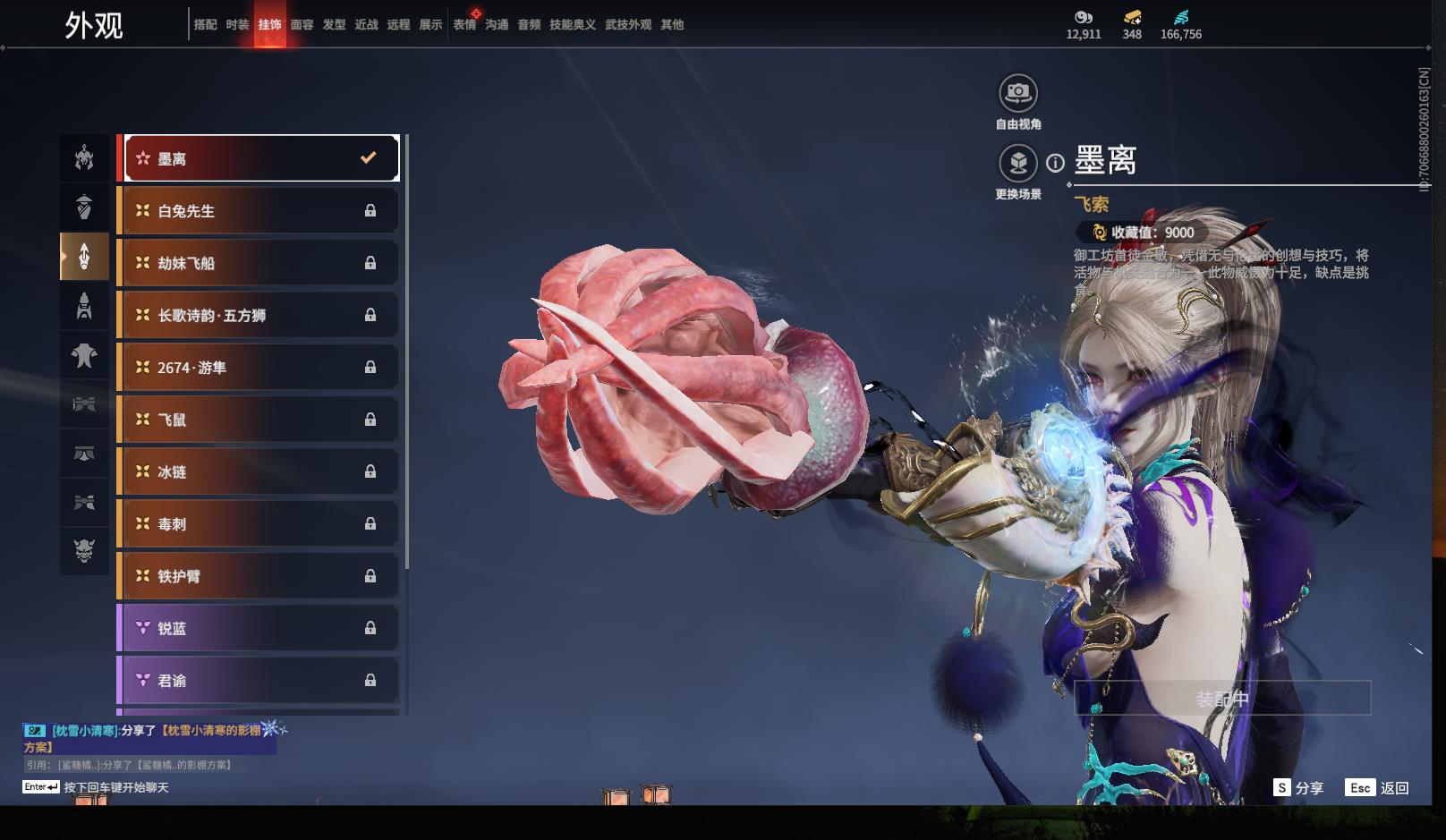Screen dimensions: 1446x840
Task: Click the 分享 share button
Action: click(1298, 788)
